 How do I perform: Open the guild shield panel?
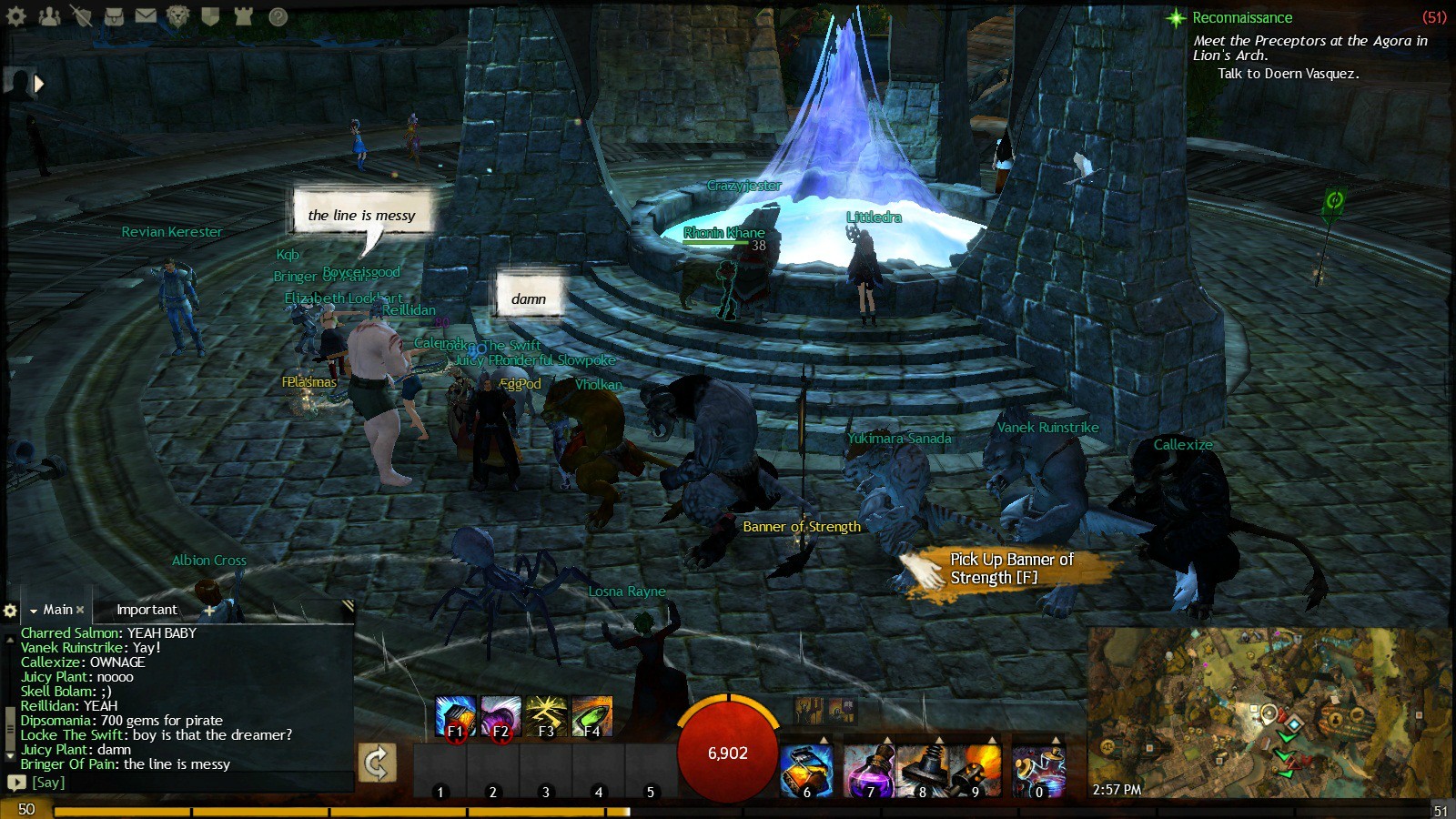210,15
